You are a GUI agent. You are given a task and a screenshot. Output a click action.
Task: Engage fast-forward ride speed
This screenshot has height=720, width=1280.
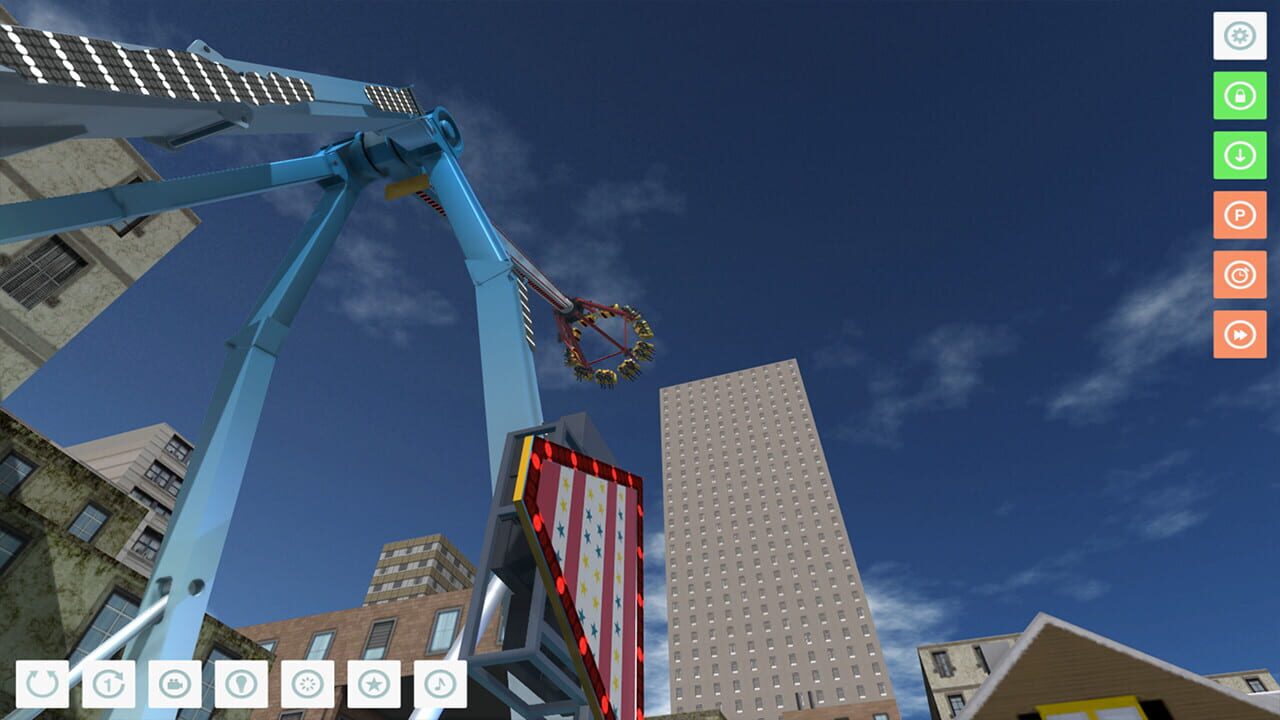(x=1238, y=334)
